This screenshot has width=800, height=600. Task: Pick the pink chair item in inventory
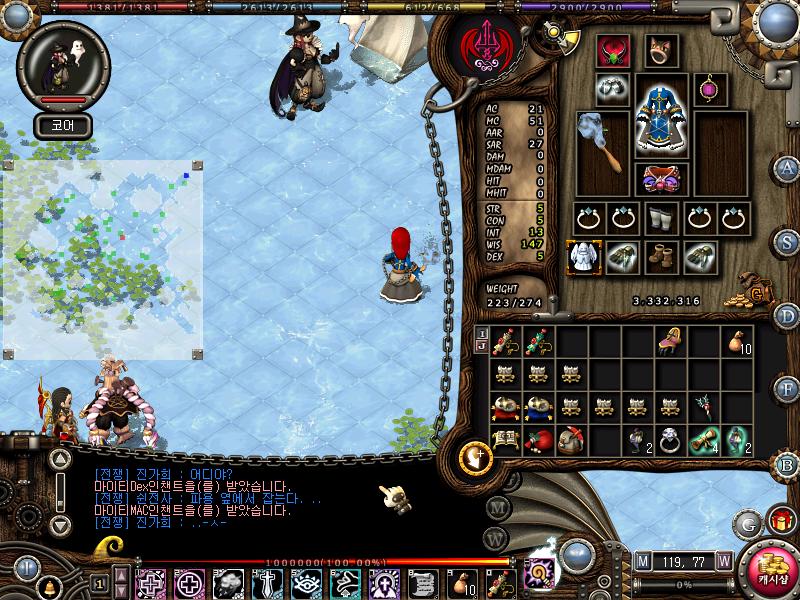click(x=671, y=342)
